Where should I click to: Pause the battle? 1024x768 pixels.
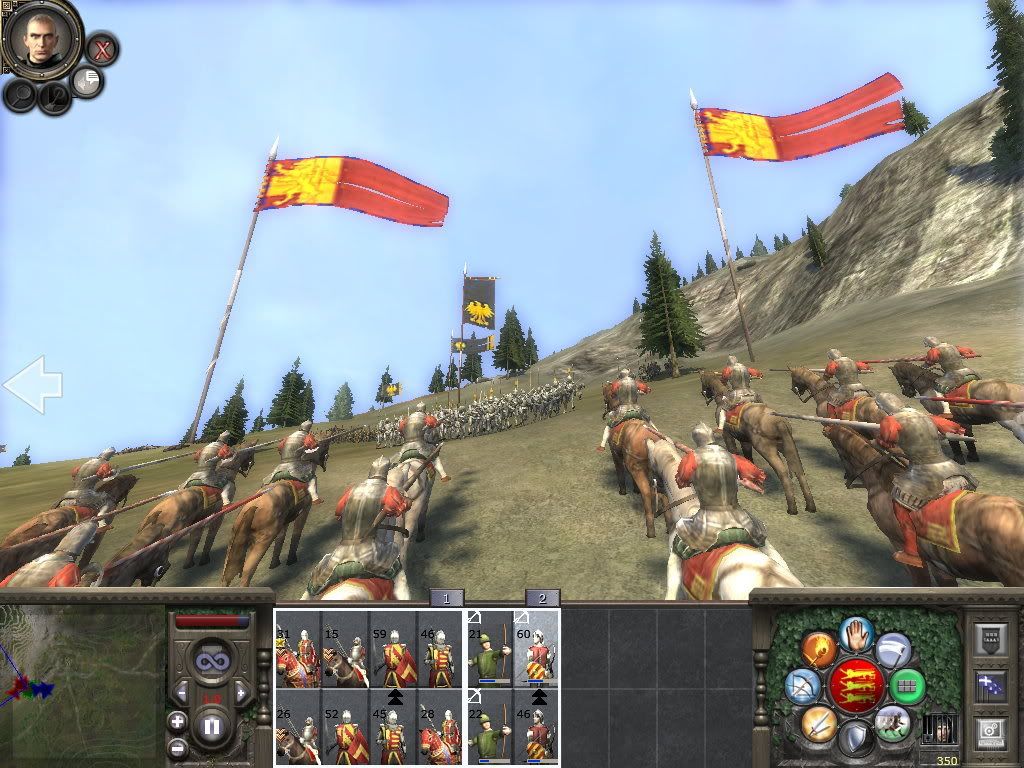pyautogui.click(x=211, y=725)
